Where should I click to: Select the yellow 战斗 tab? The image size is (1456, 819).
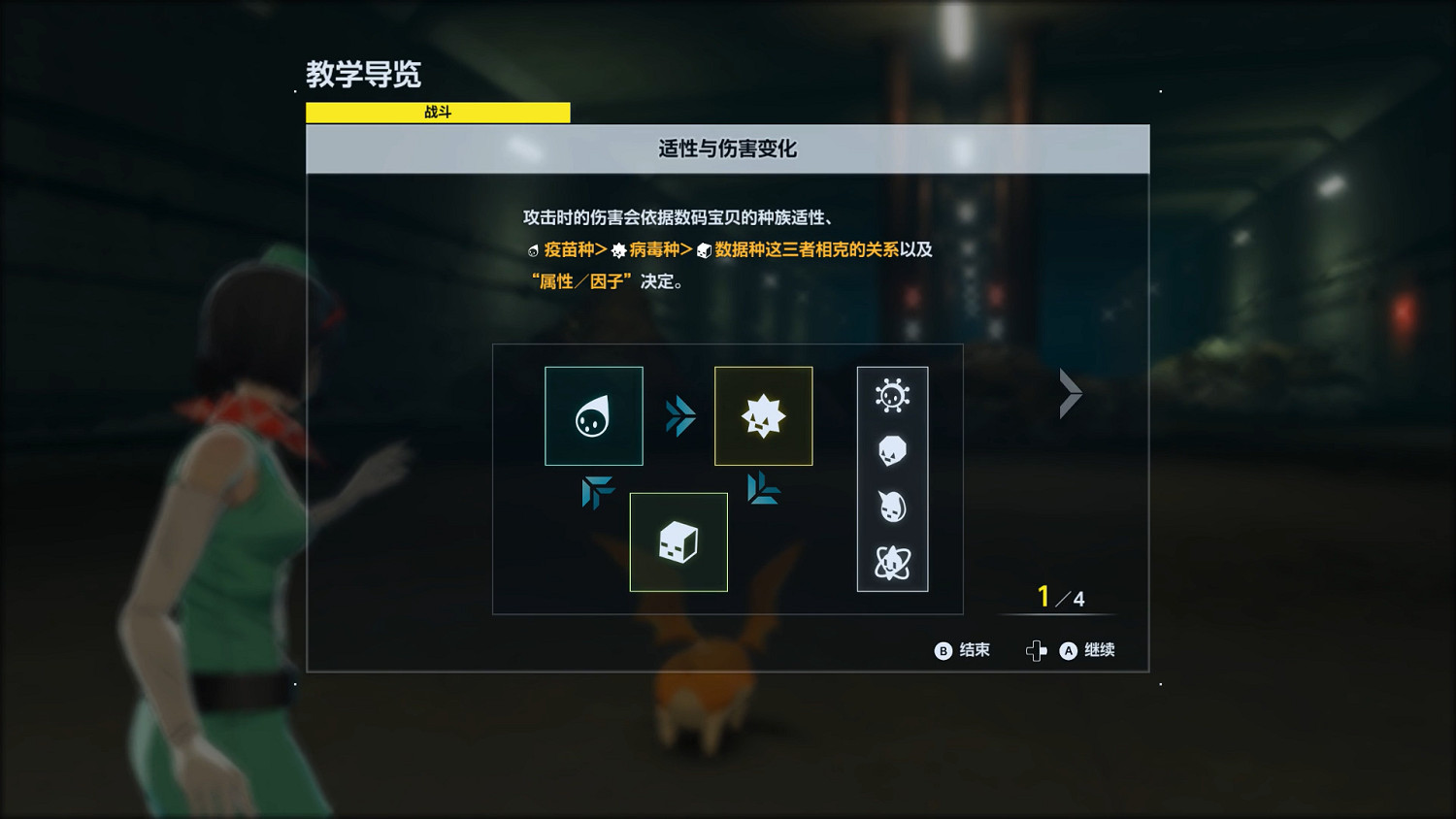pyautogui.click(x=437, y=112)
